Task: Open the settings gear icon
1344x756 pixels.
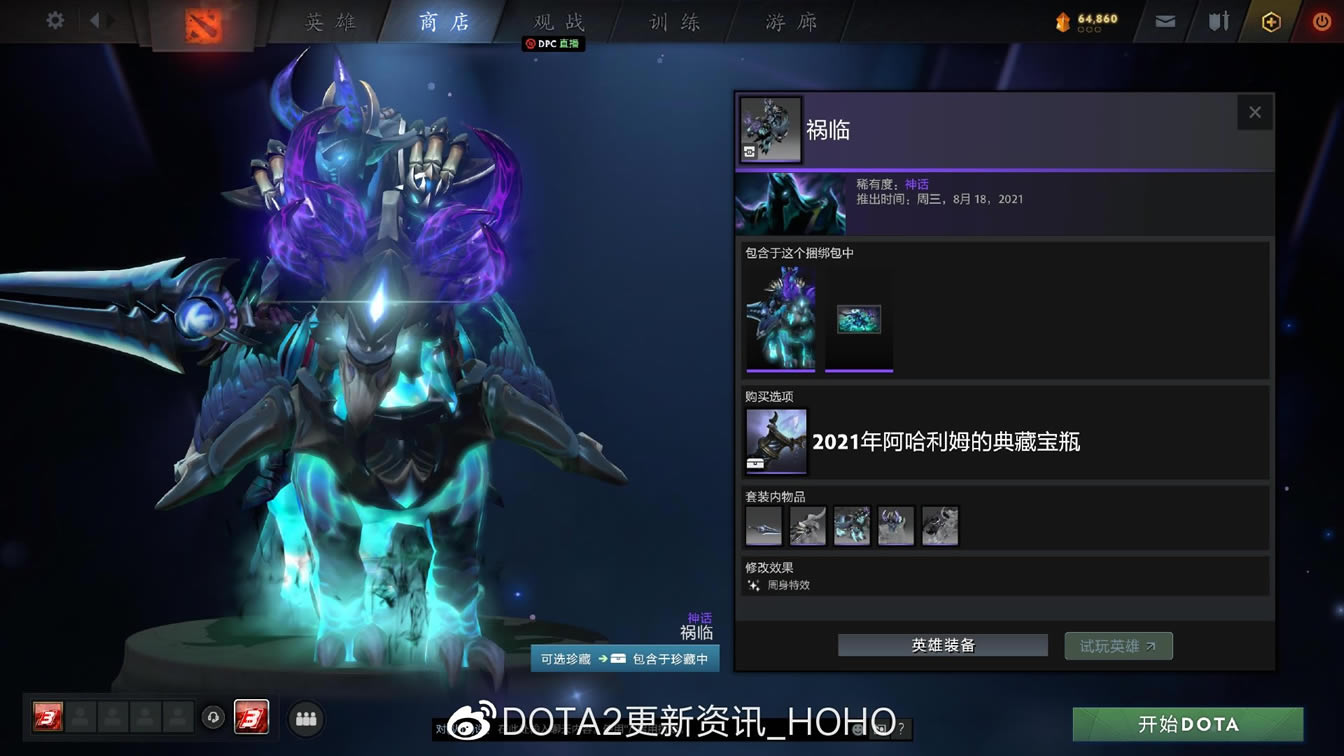Action: tap(54, 20)
